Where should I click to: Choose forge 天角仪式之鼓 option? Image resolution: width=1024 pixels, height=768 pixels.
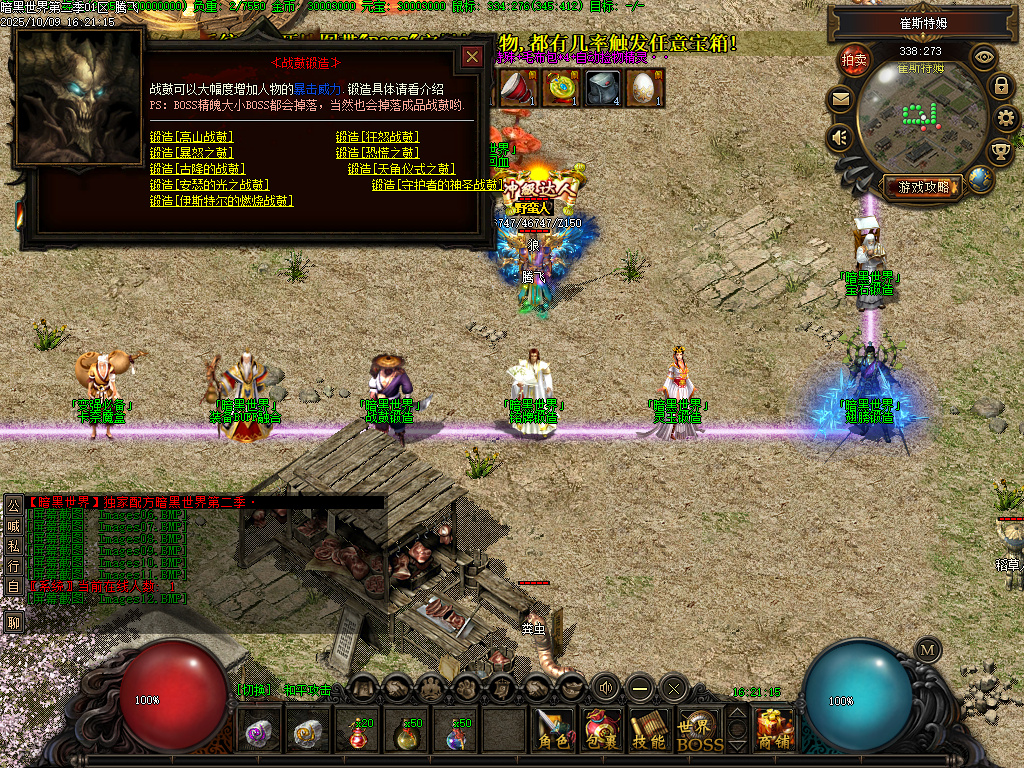(401, 169)
